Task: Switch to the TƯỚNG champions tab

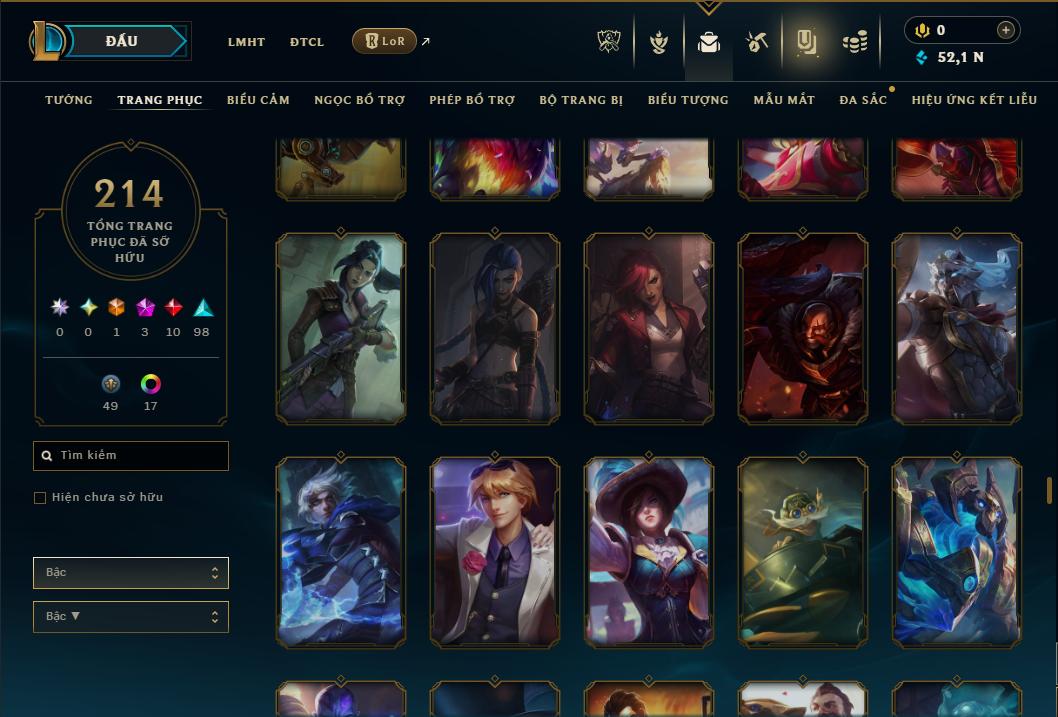Action: point(69,100)
